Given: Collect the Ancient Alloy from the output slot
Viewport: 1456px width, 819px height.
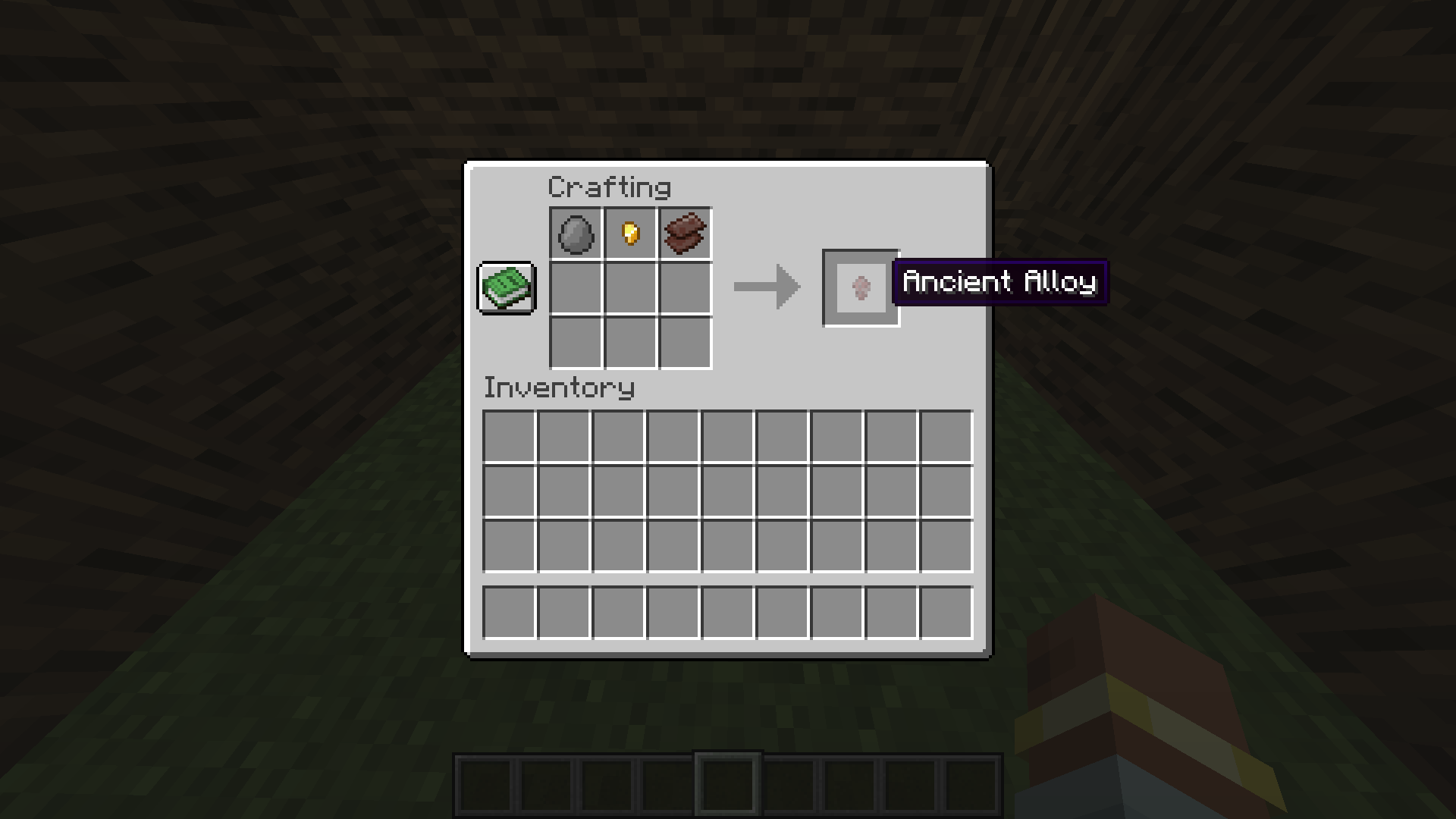Looking at the screenshot, I should 861,288.
